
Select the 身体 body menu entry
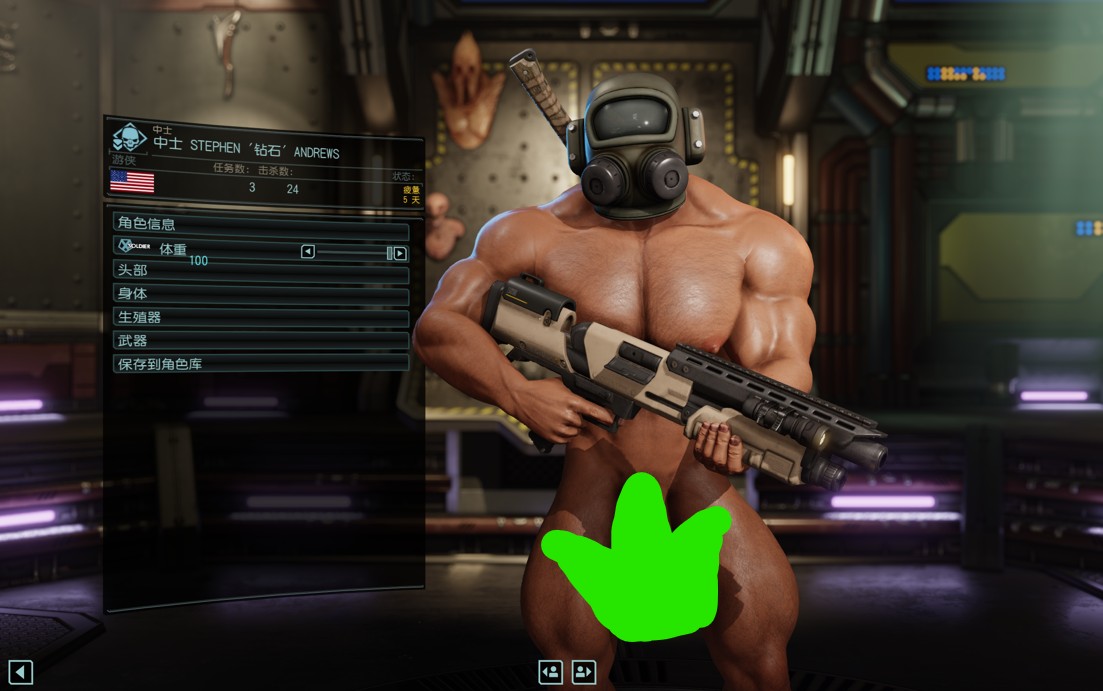click(x=260, y=294)
